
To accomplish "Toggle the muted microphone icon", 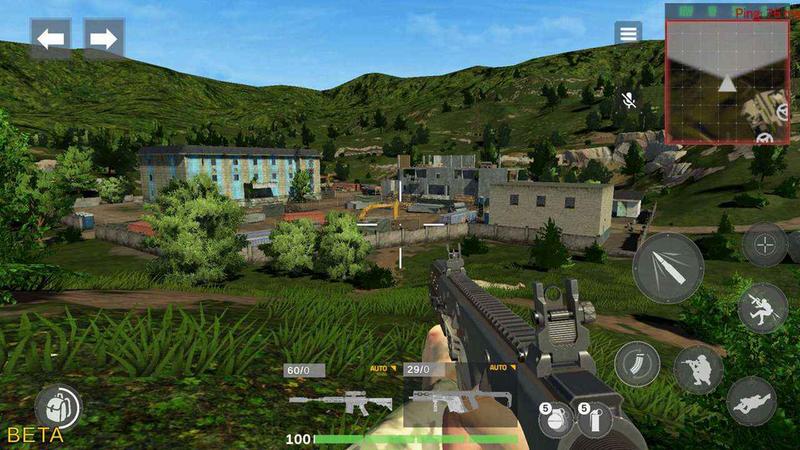I will click(629, 100).
